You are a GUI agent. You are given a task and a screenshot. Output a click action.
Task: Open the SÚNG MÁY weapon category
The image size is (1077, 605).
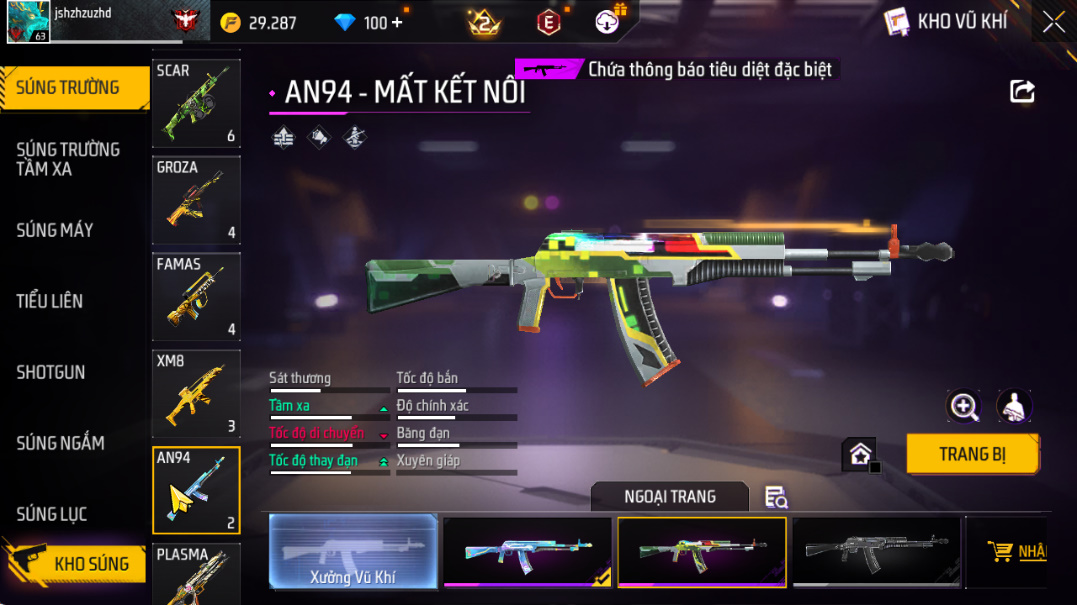(x=55, y=230)
